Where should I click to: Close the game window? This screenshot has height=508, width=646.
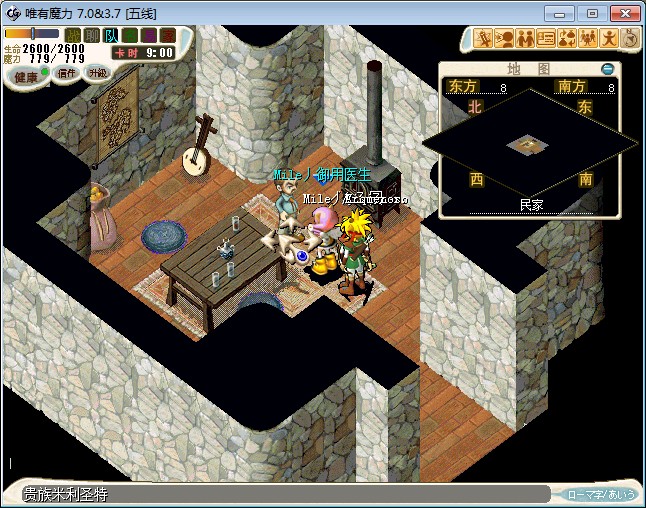coord(624,13)
